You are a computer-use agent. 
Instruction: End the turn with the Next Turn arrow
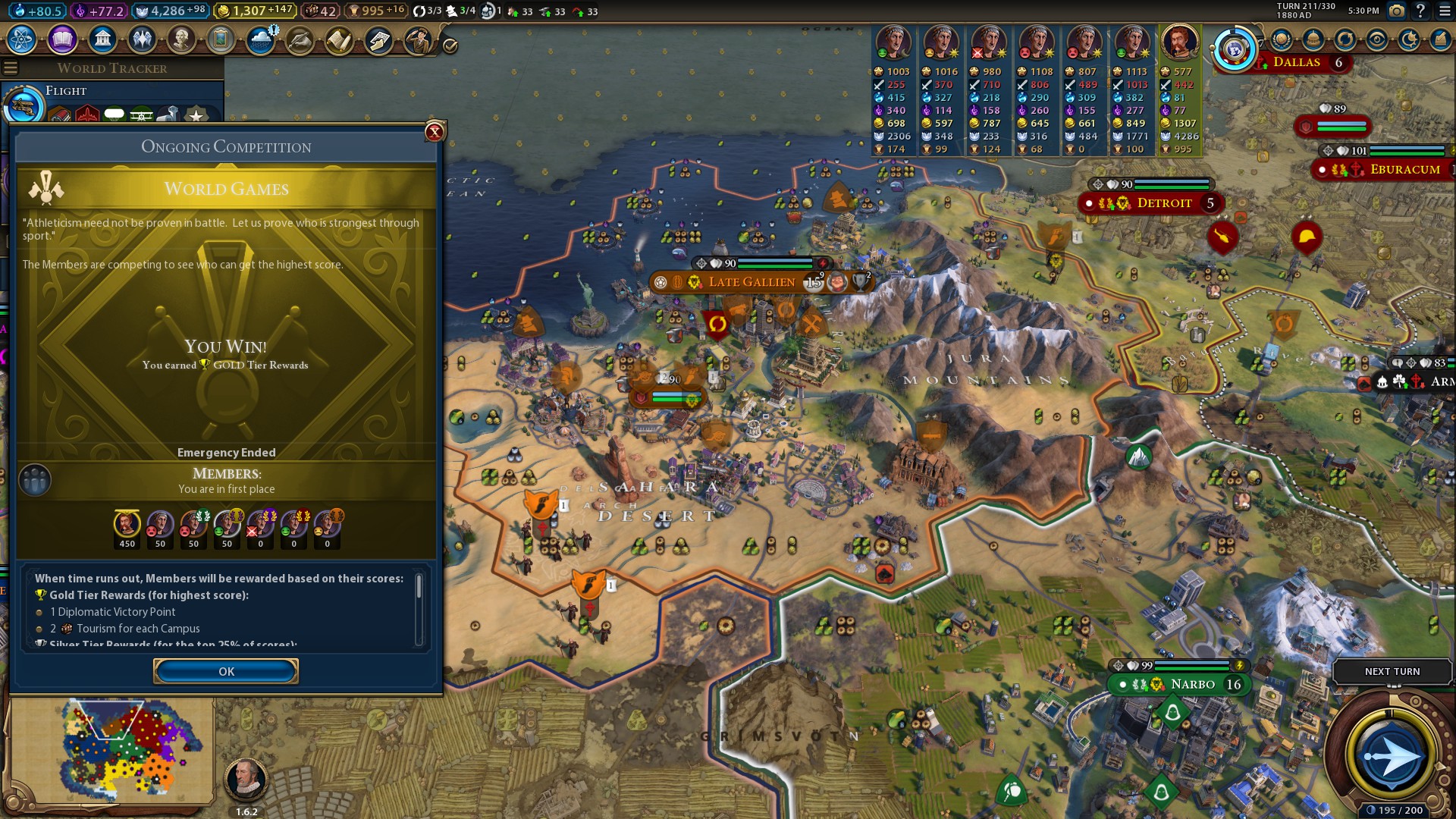tap(1392, 755)
